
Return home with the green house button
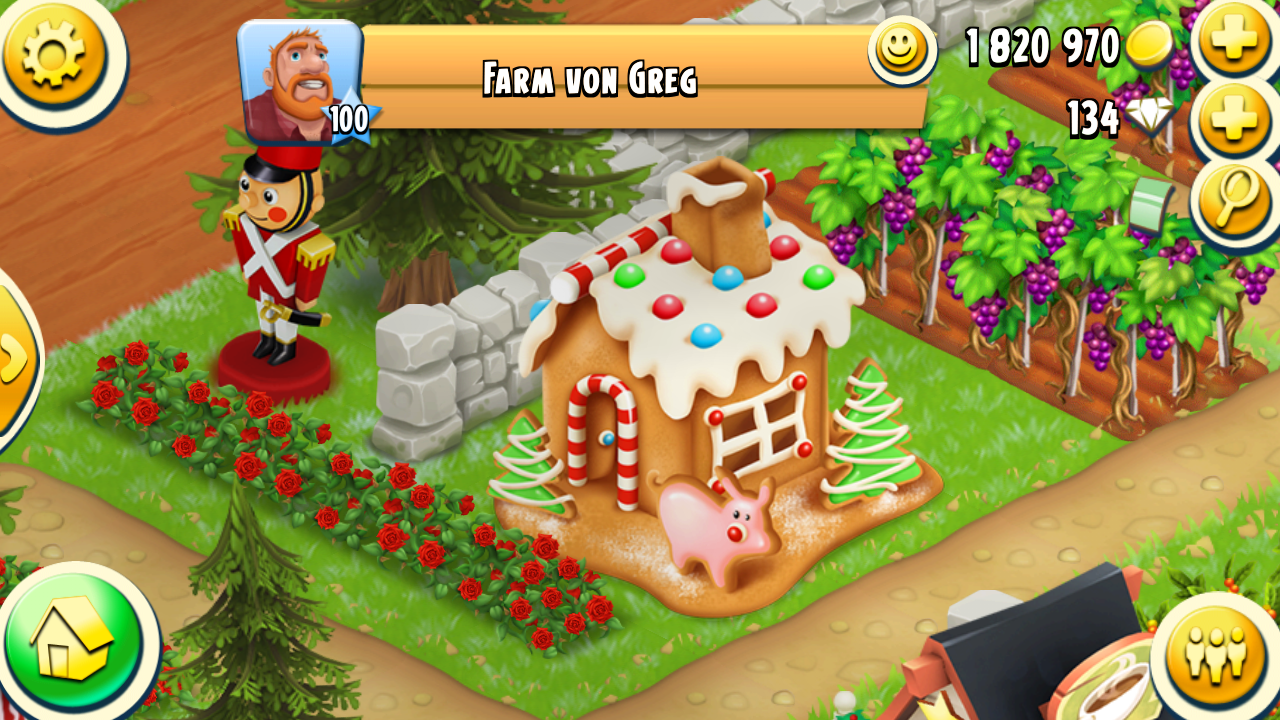pyautogui.click(x=74, y=641)
